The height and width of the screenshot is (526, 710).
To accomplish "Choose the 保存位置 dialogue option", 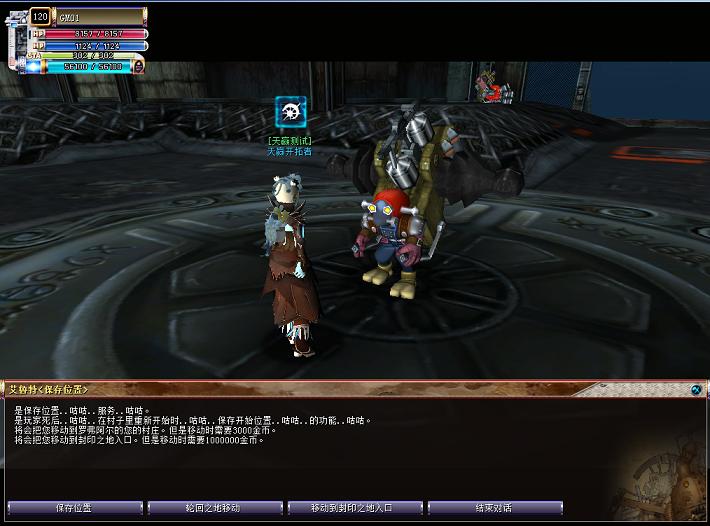I will pos(73,508).
